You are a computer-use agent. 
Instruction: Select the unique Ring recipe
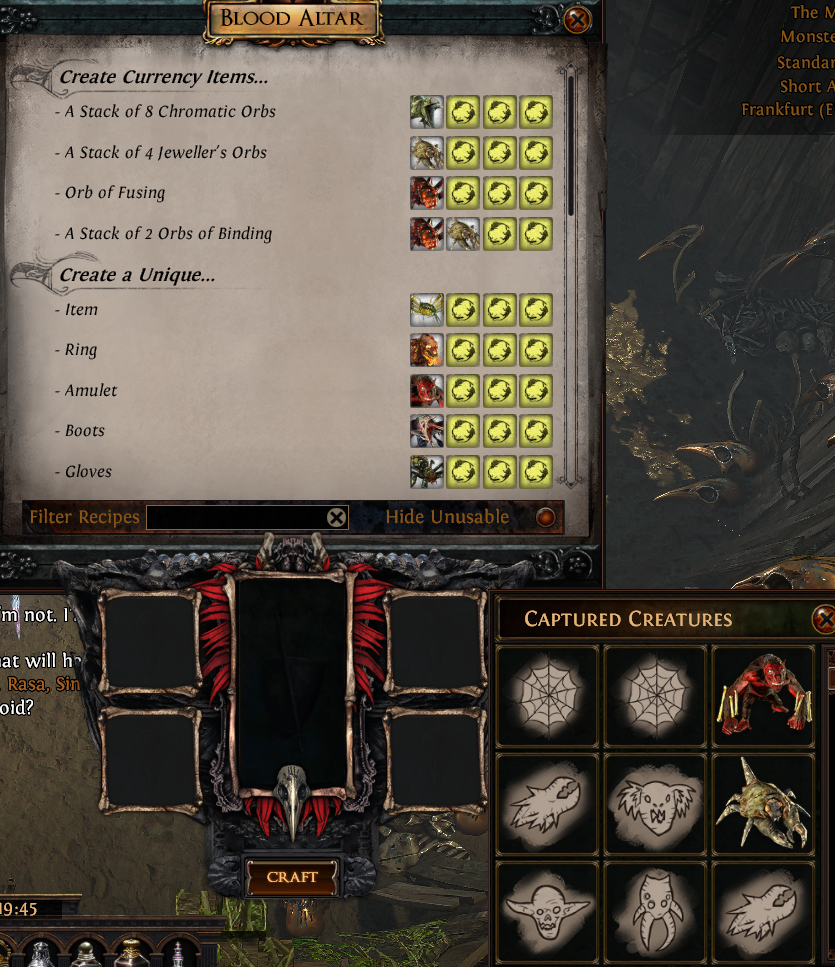point(81,351)
